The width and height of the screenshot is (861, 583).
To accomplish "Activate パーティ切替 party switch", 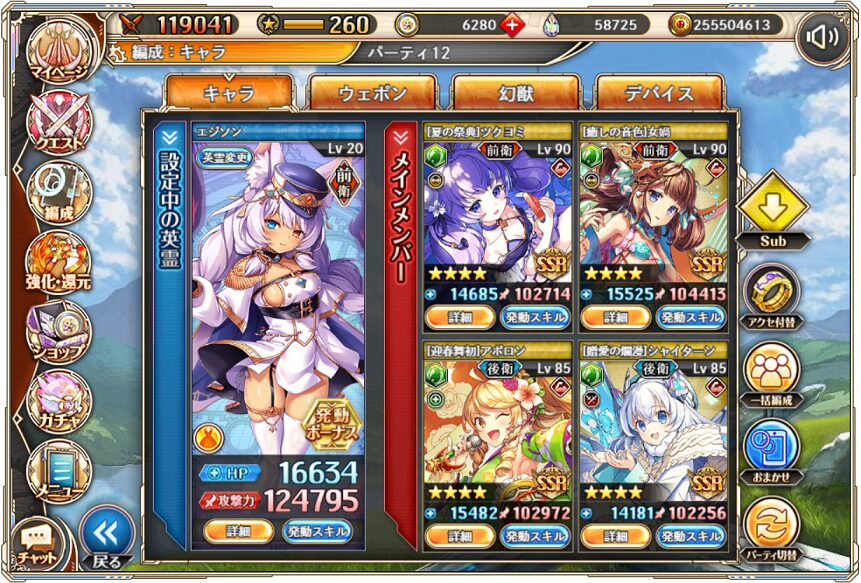I will click(x=772, y=527).
